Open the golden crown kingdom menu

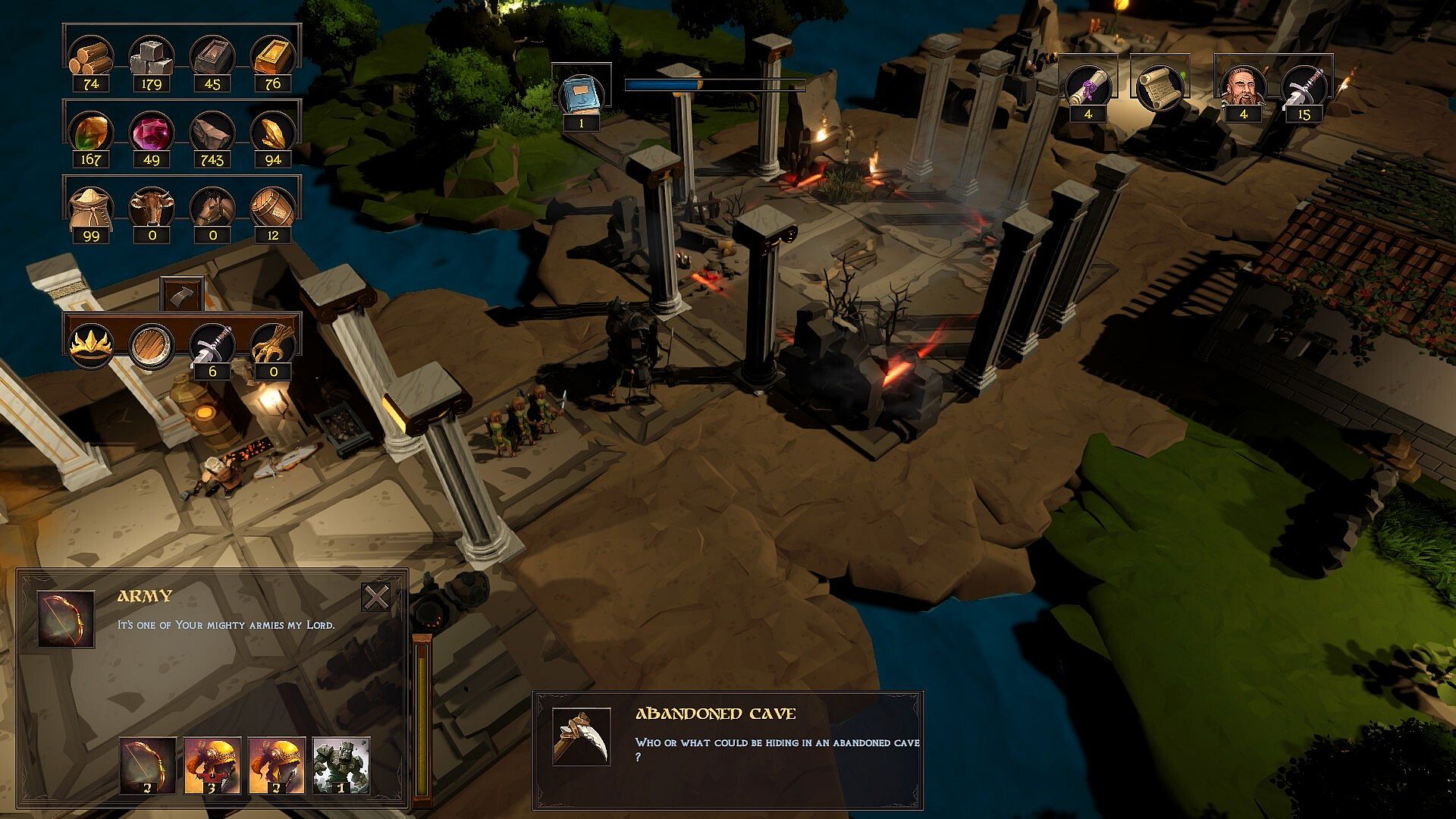[91, 346]
